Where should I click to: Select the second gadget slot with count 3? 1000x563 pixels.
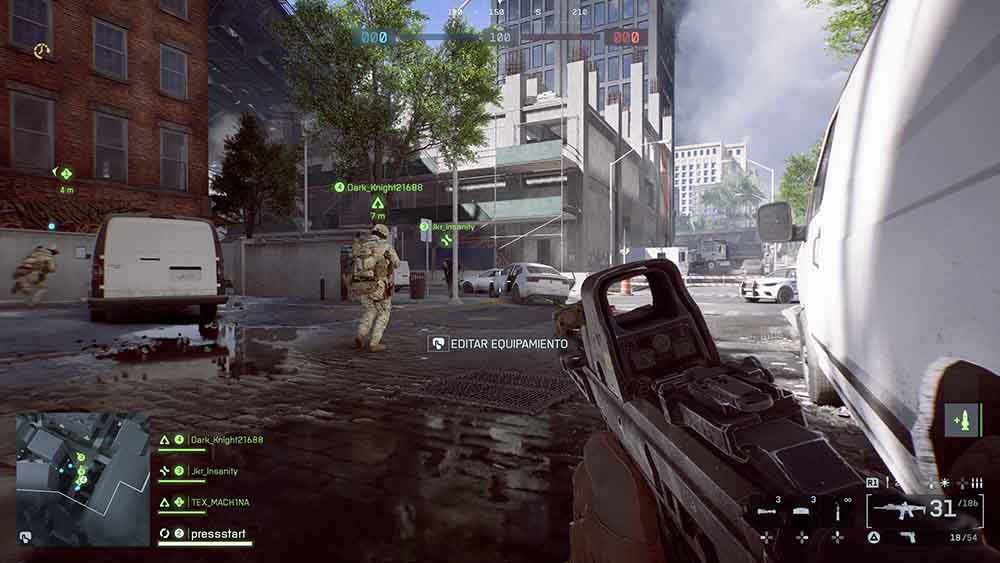pos(802,511)
